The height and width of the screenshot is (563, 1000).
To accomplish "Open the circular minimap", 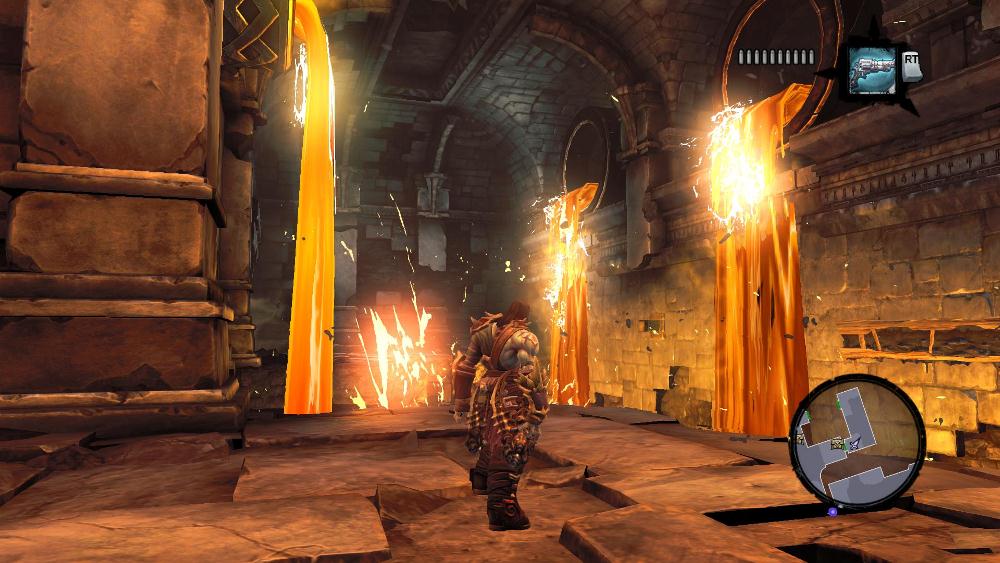I will click(x=856, y=443).
